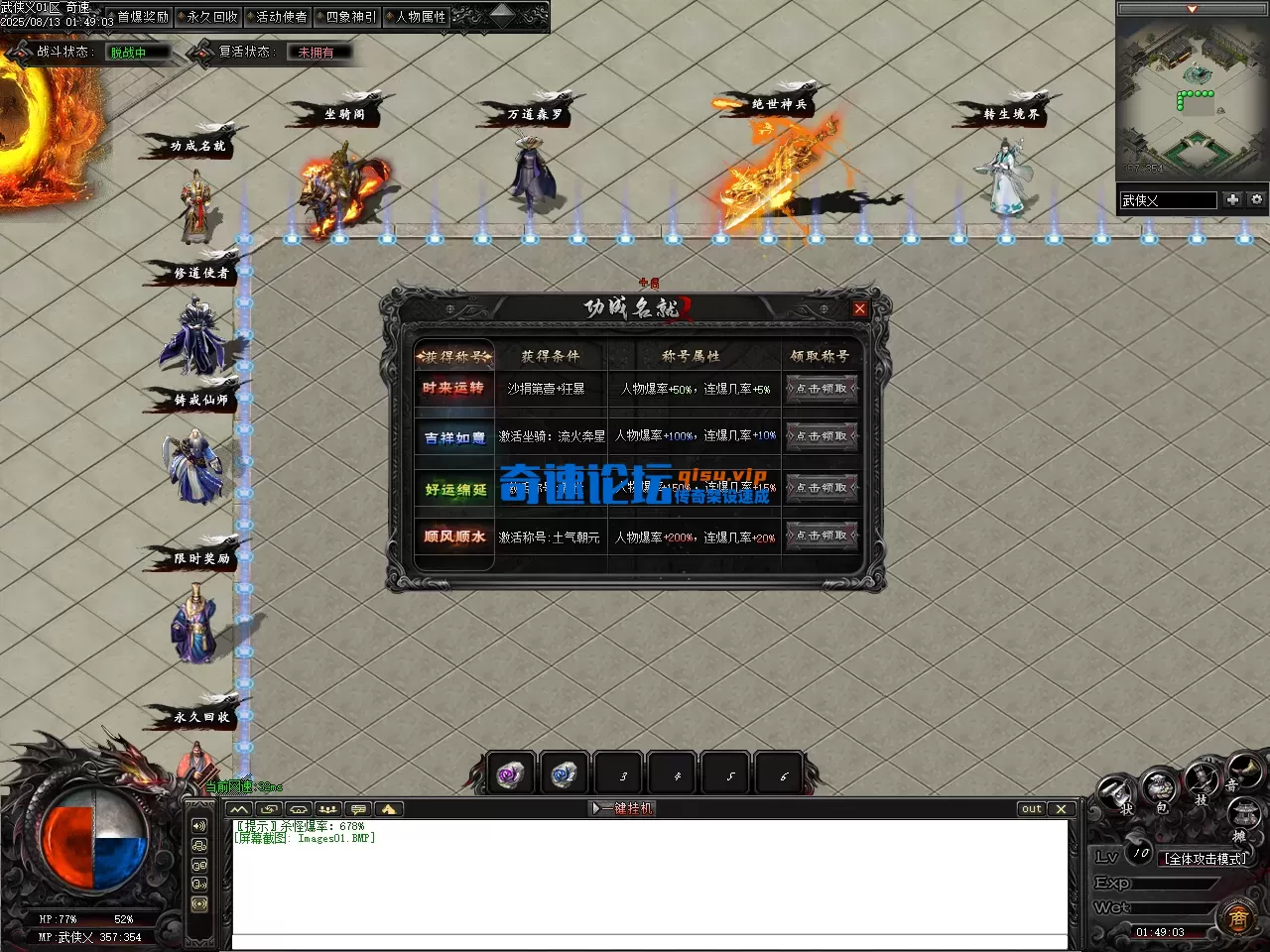Click the Exp progress bar
This screenshot has height=952, width=1270.
click(x=1174, y=883)
